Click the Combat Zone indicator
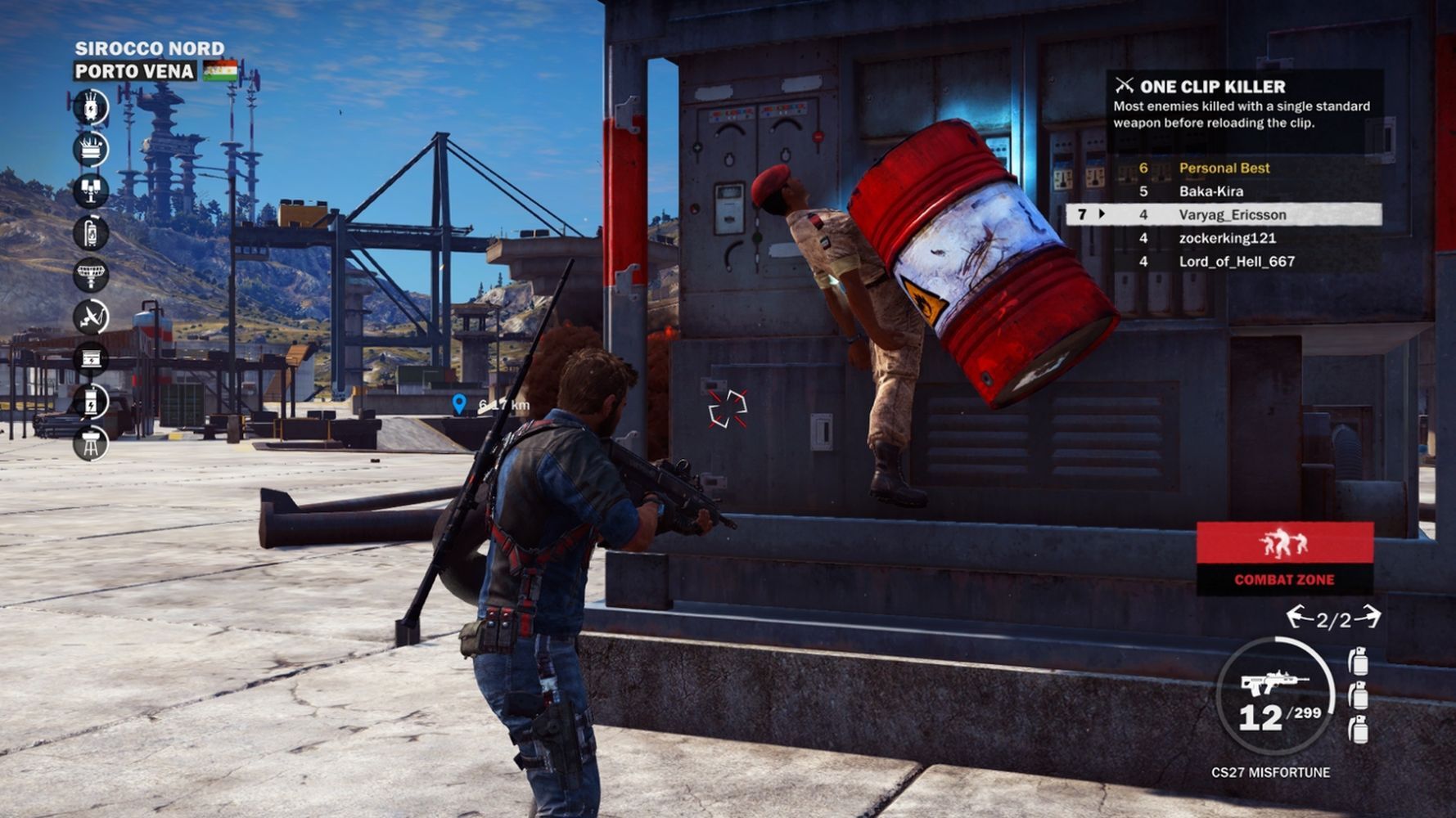Image resolution: width=1456 pixels, height=818 pixels. [x=1284, y=559]
